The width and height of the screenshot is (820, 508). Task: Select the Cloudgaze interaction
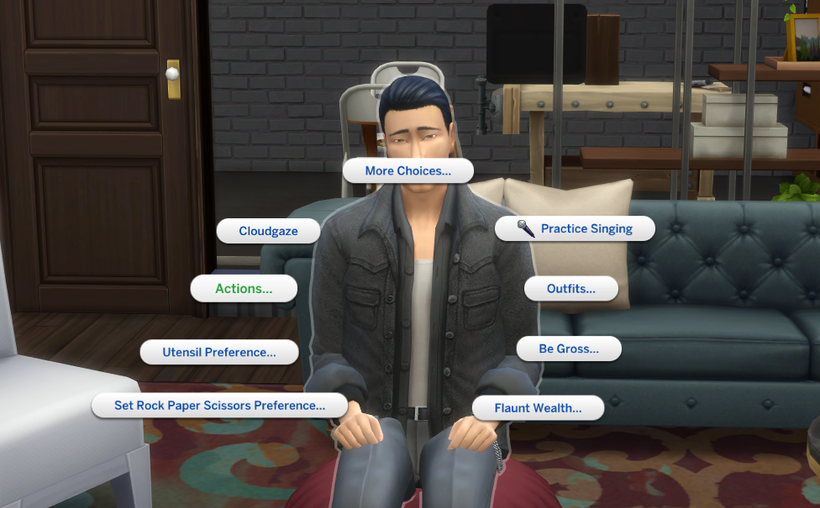point(268,231)
